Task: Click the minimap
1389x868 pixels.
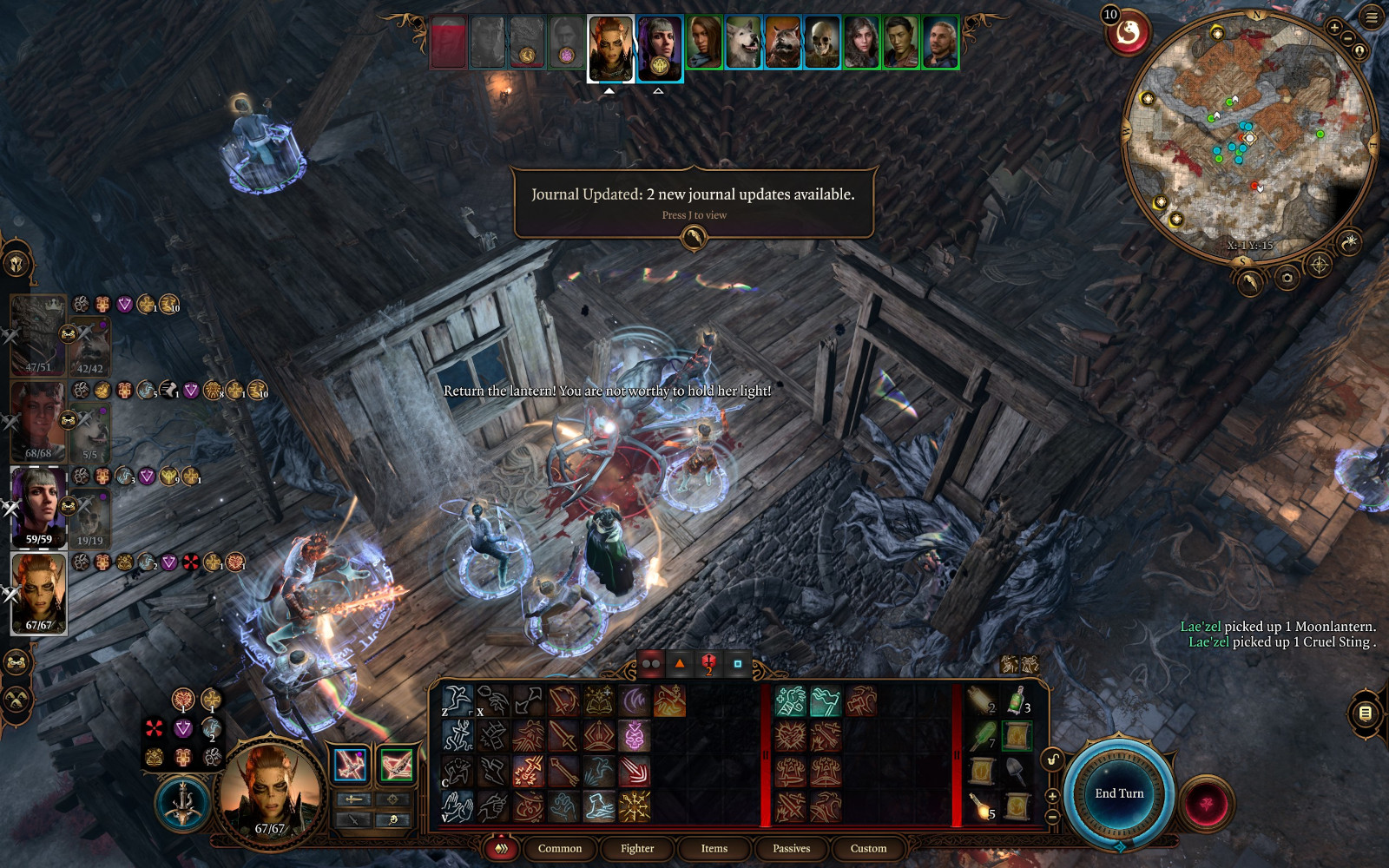Action: [x=1250, y=139]
